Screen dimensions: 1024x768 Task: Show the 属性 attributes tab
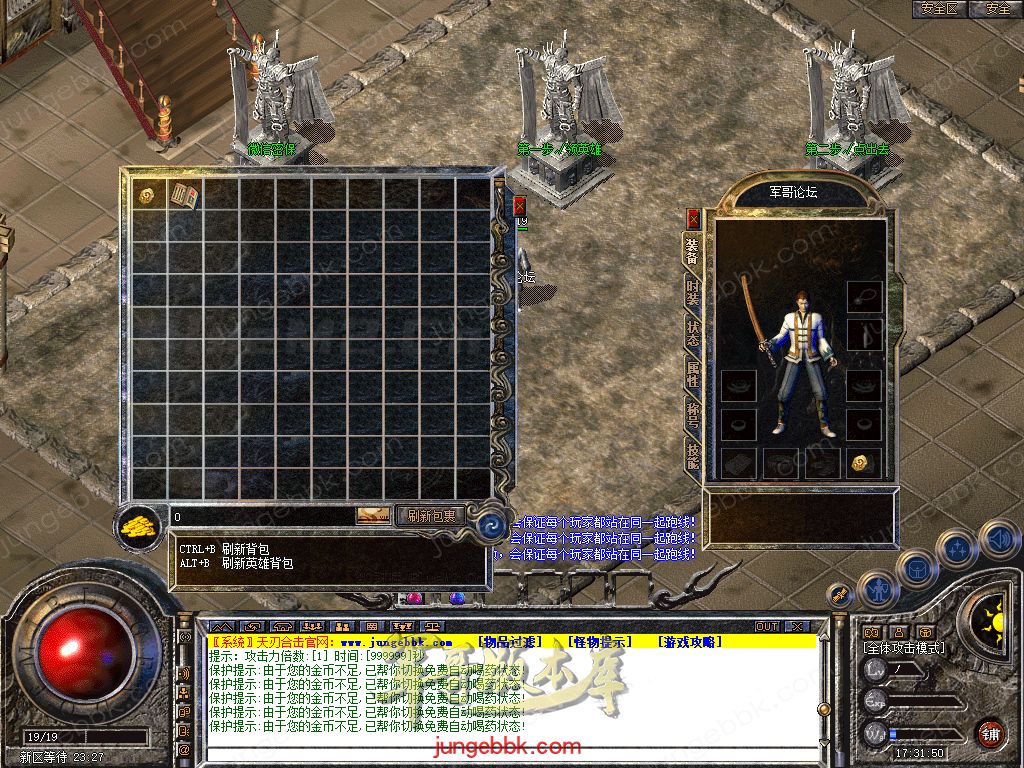coord(692,374)
